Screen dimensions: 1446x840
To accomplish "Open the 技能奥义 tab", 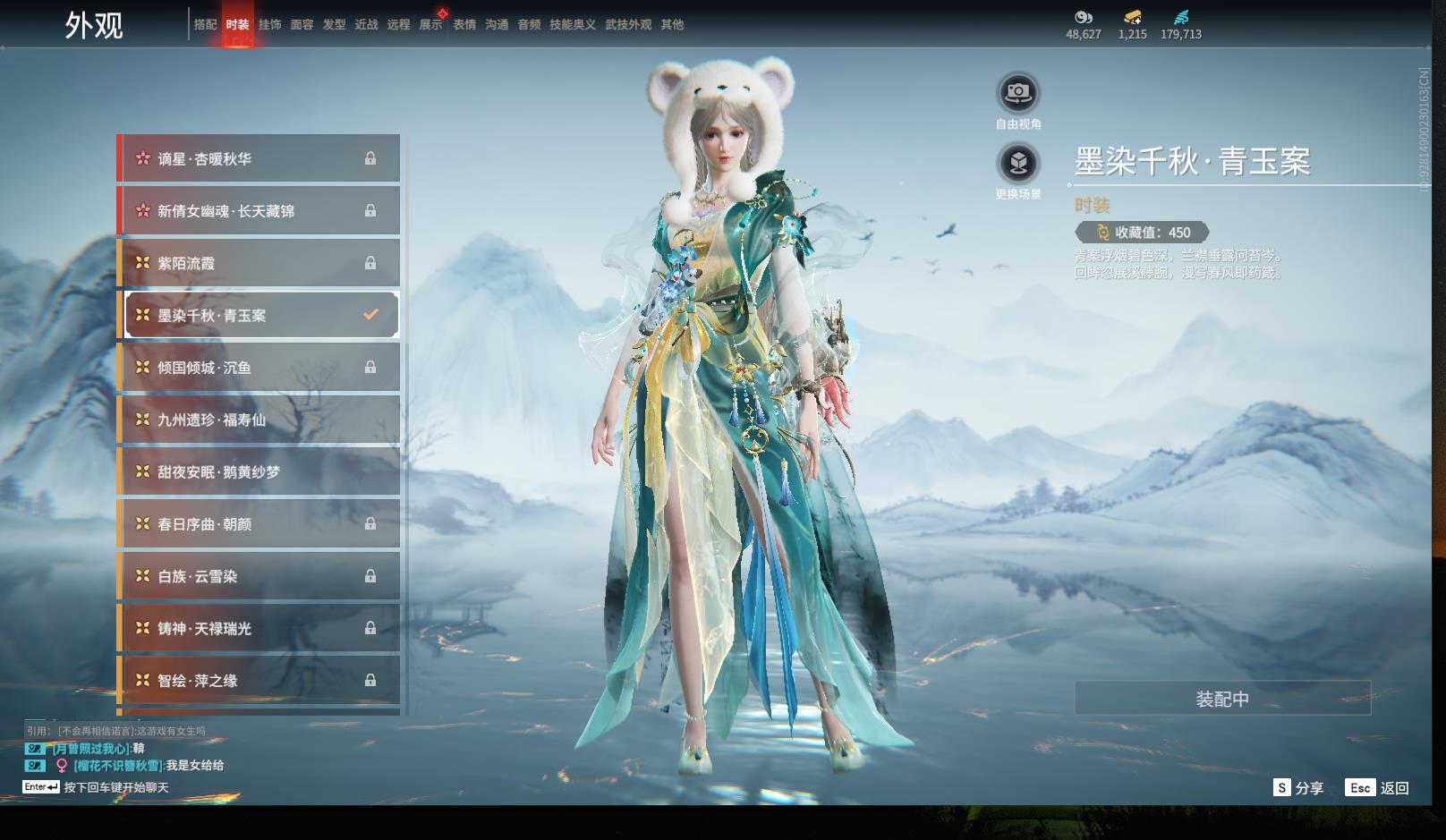I will pos(572,25).
